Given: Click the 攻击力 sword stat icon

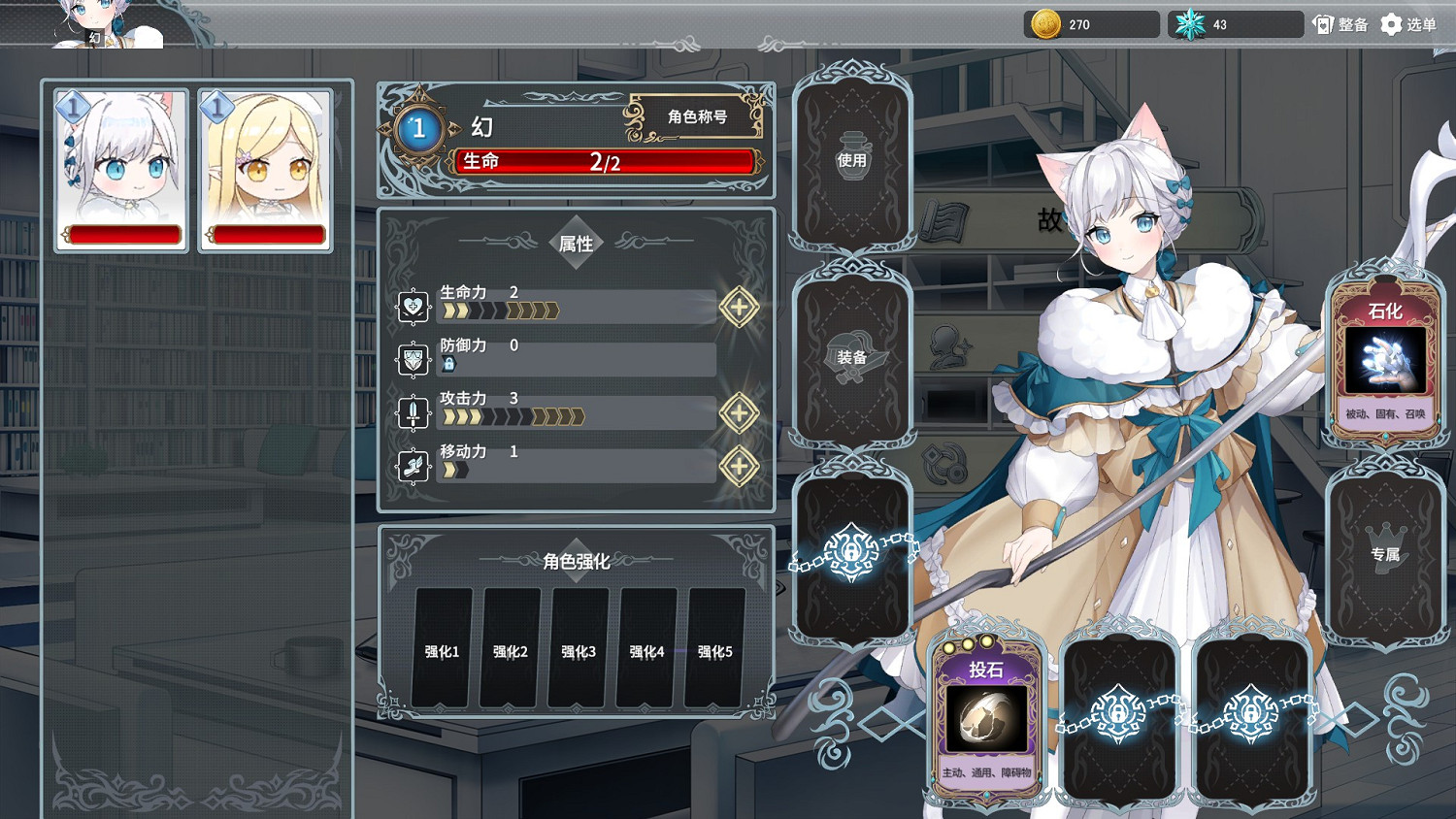Looking at the screenshot, I should tap(412, 411).
